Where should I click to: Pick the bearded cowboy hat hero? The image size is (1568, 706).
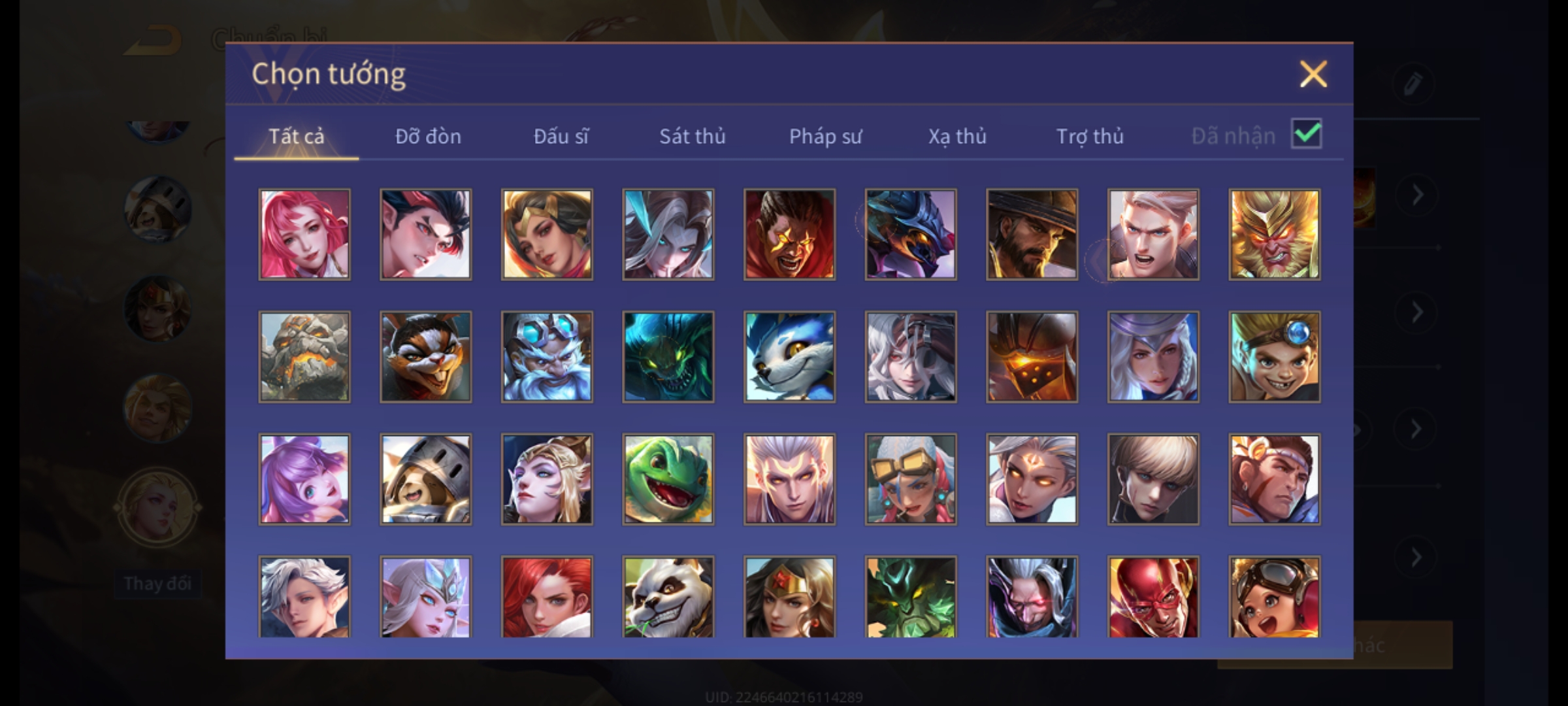[x=1032, y=235]
